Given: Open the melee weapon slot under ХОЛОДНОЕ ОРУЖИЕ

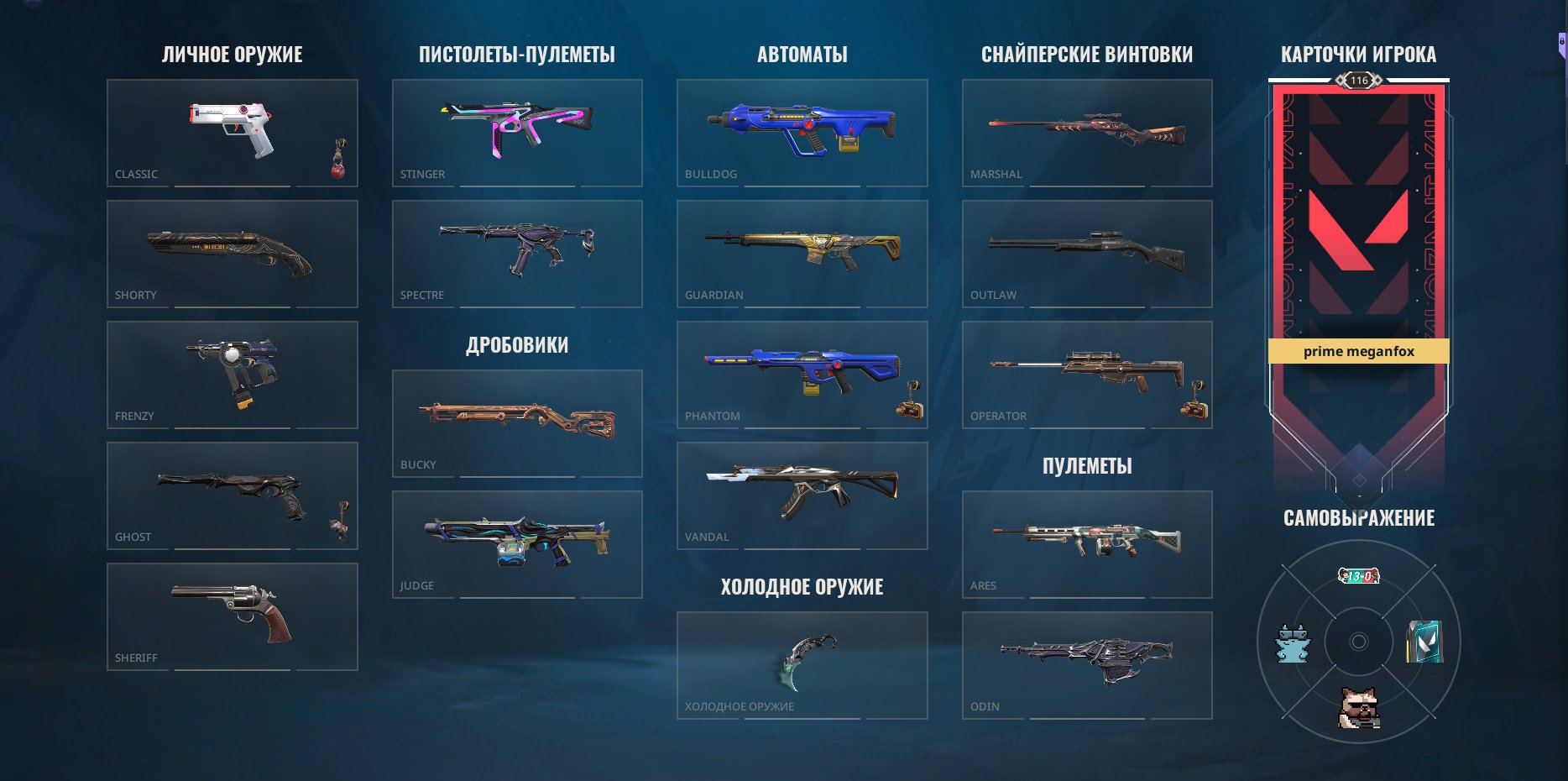Looking at the screenshot, I should (802, 663).
